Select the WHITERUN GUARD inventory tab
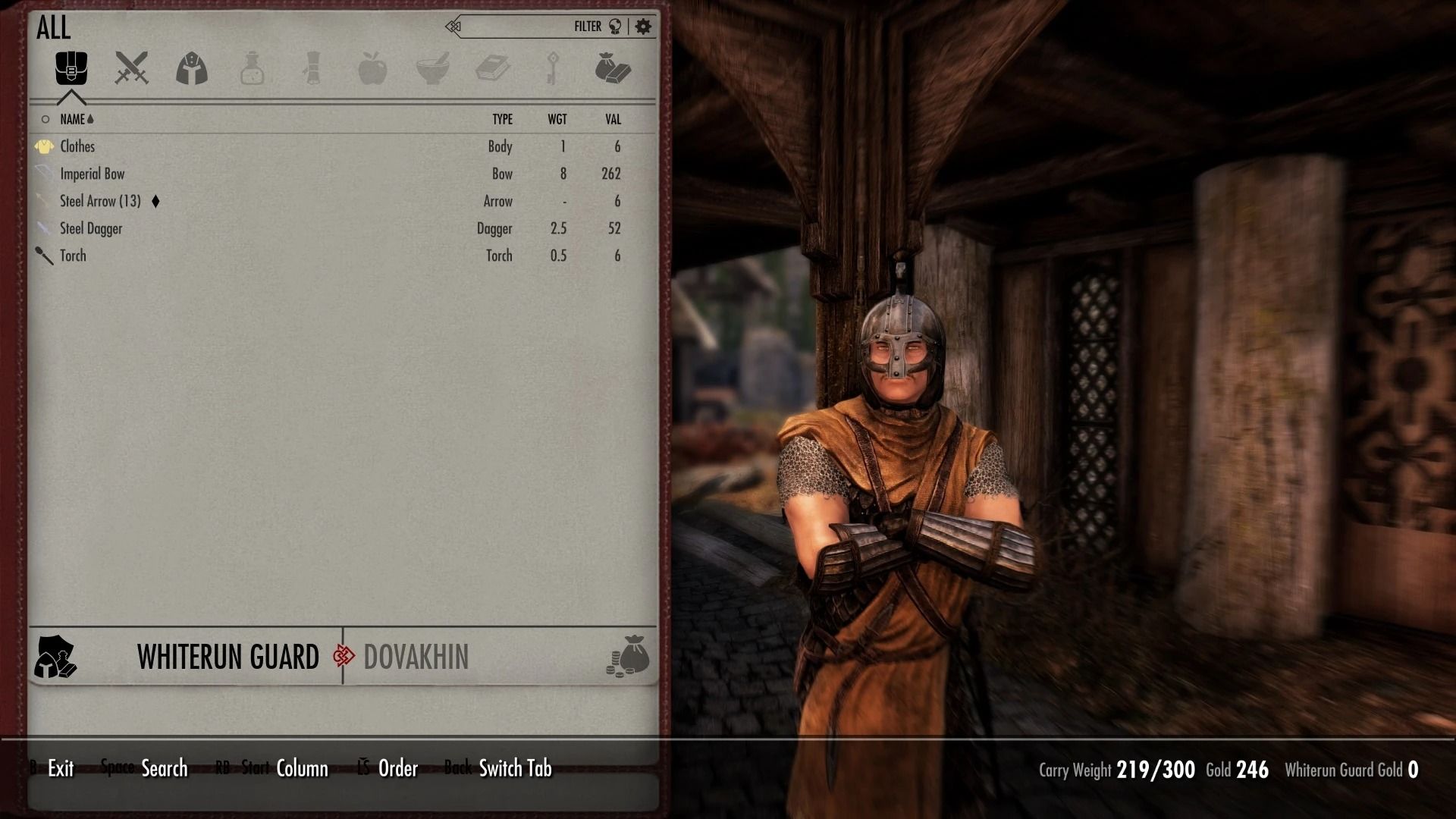Image resolution: width=1456 pixels, height=819 pixels. [227, 657]
